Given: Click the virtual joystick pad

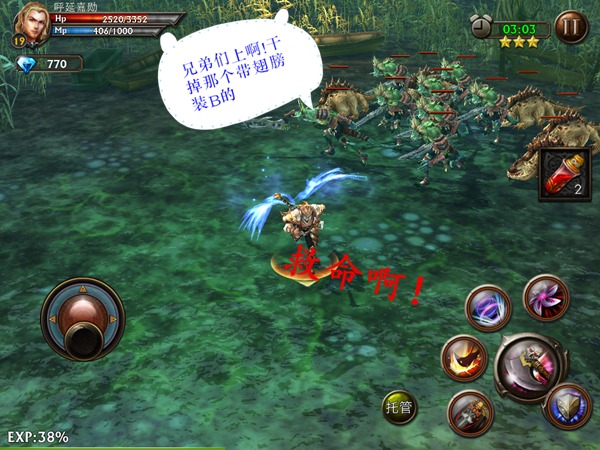Looking at the screenshot, I should point(83,319).
